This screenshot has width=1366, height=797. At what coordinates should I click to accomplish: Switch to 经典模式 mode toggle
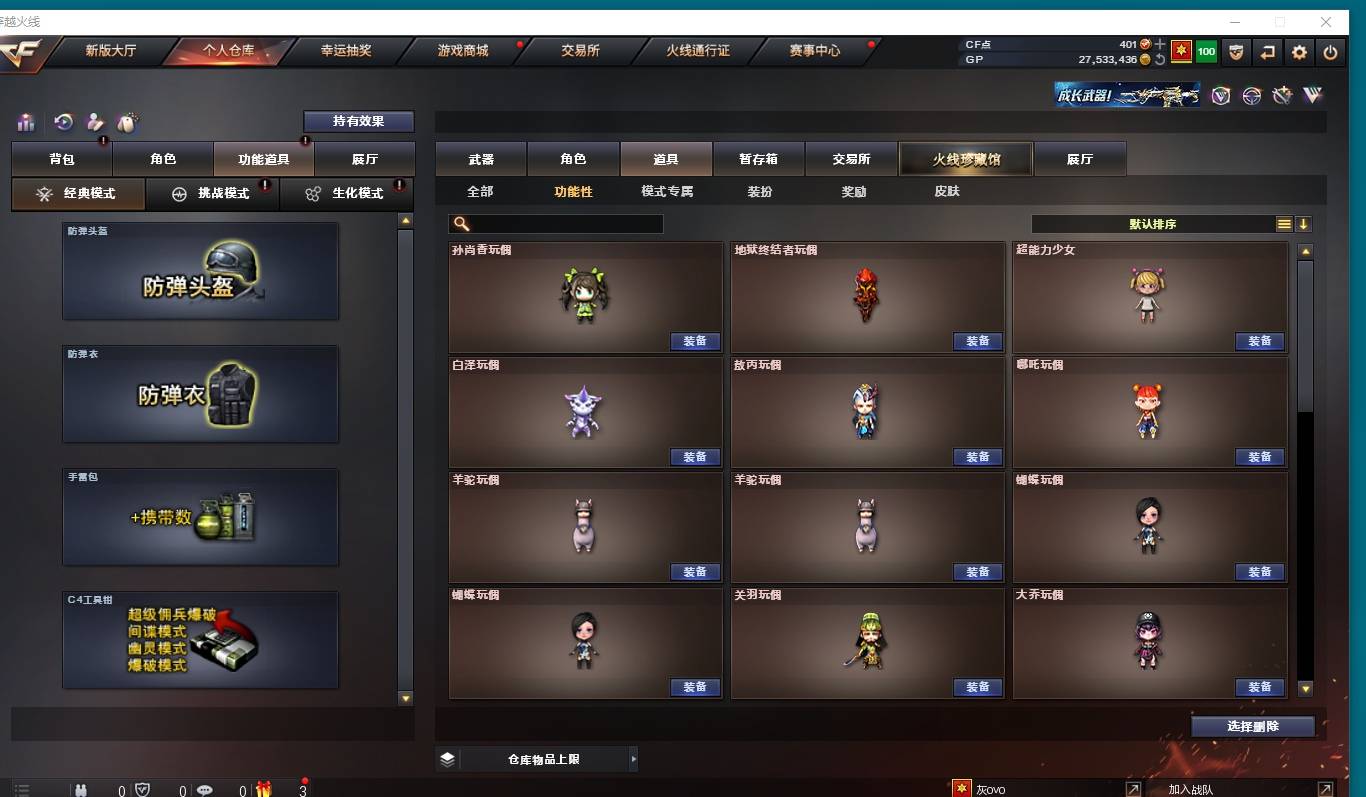[77, 193]
